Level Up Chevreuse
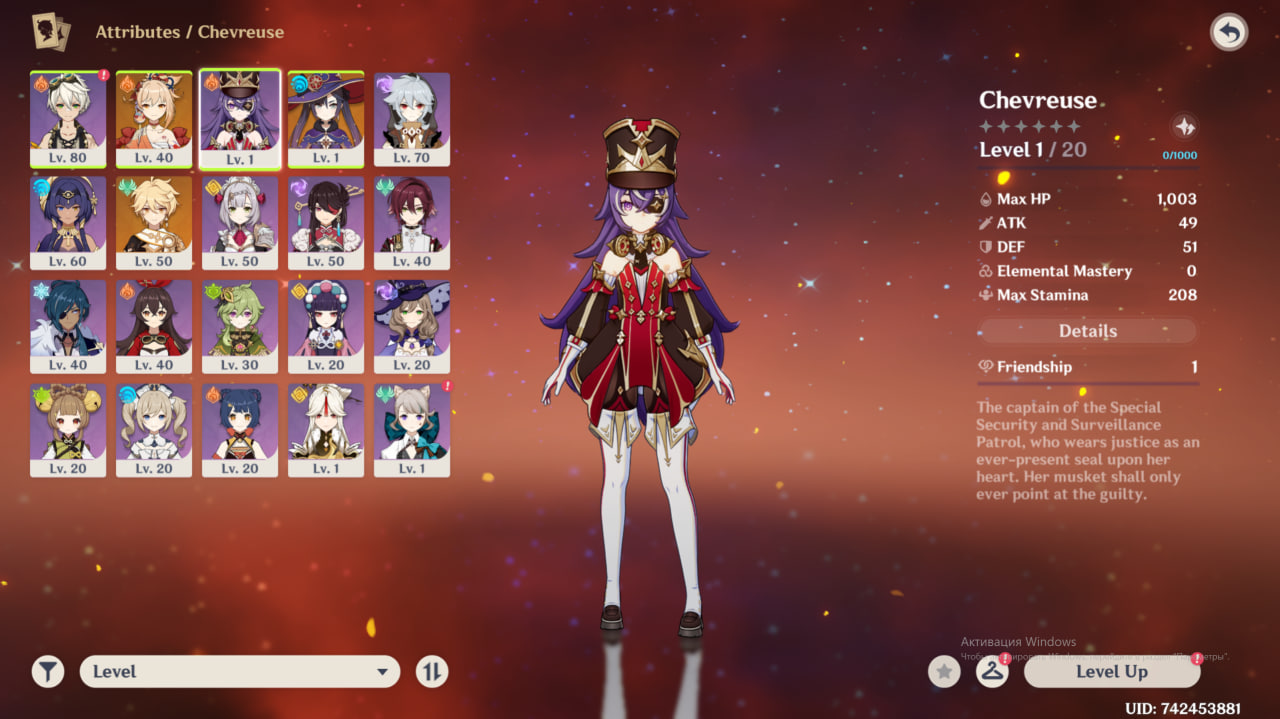Viewport: 1280px width, 719px height. point(1111,672)
